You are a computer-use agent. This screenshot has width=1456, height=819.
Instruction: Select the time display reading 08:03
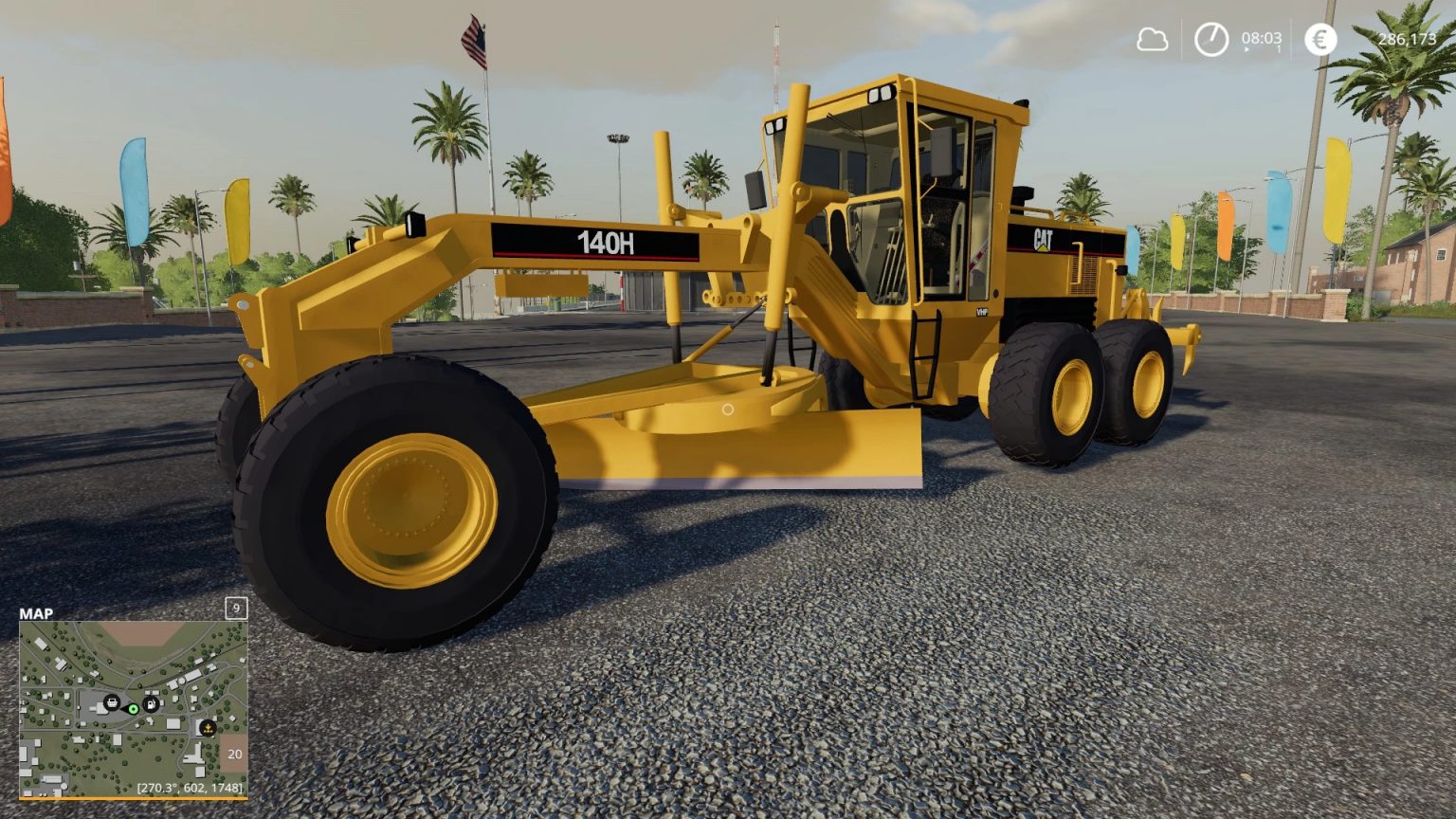tap(1262, 39)
